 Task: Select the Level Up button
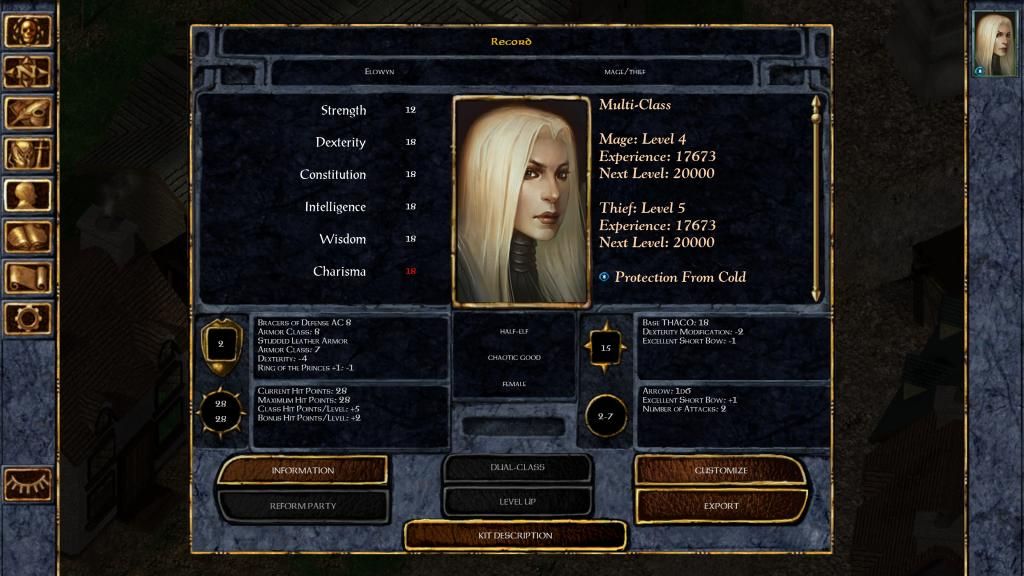(x=516, y=500)
